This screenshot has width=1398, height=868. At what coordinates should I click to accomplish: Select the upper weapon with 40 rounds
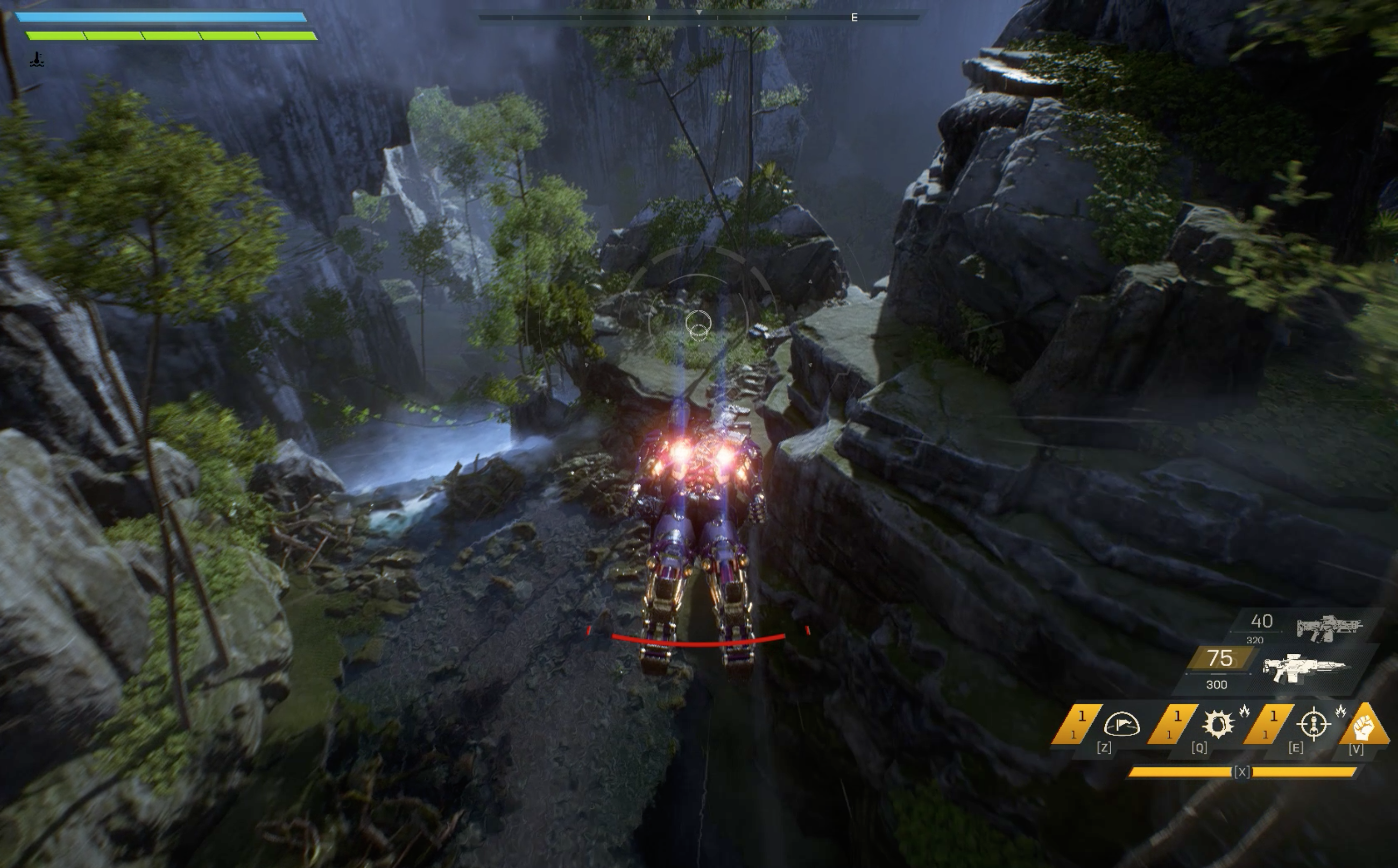pos(1329,627)
